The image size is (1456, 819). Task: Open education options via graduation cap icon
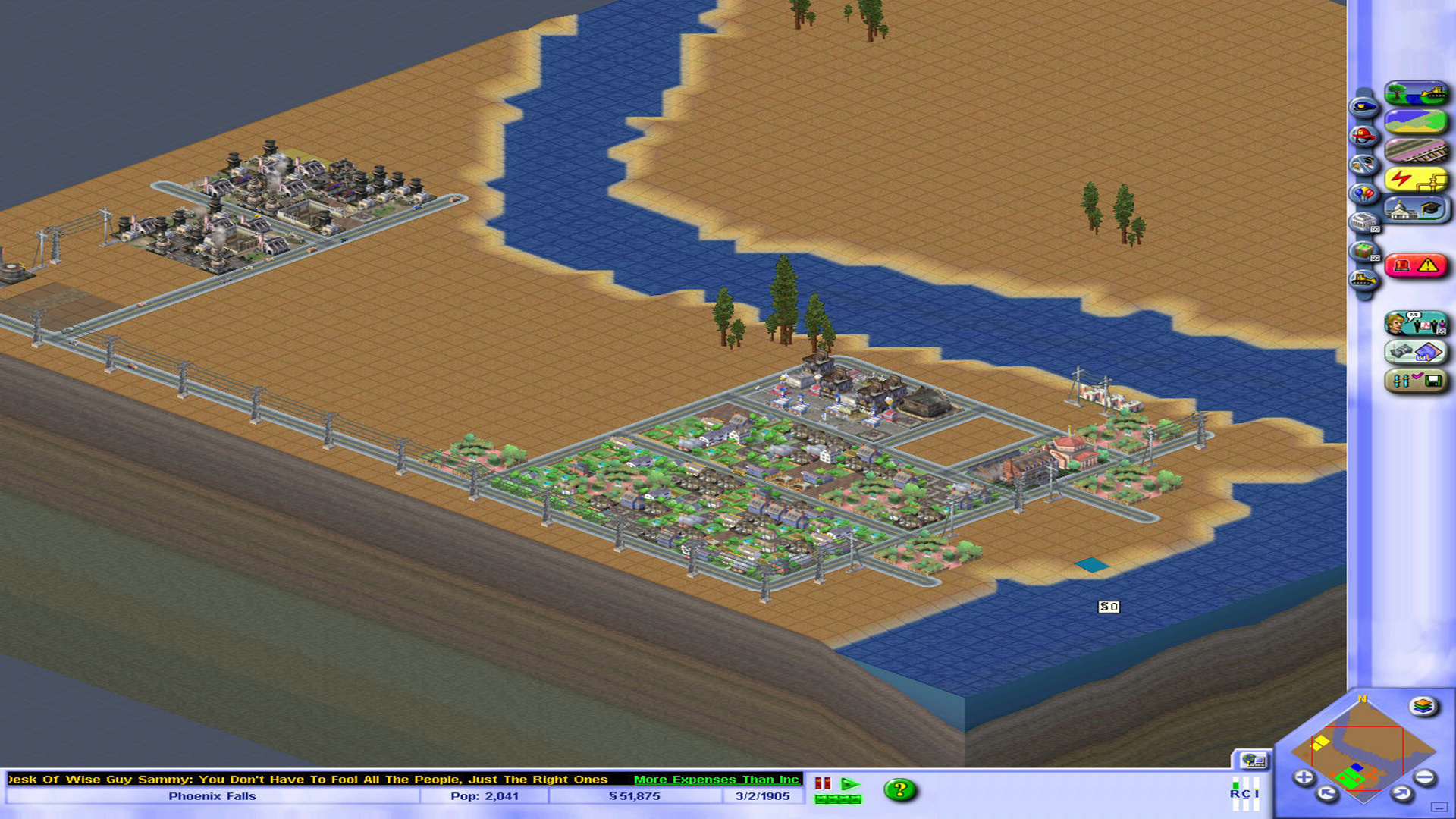click(1430, 207)
